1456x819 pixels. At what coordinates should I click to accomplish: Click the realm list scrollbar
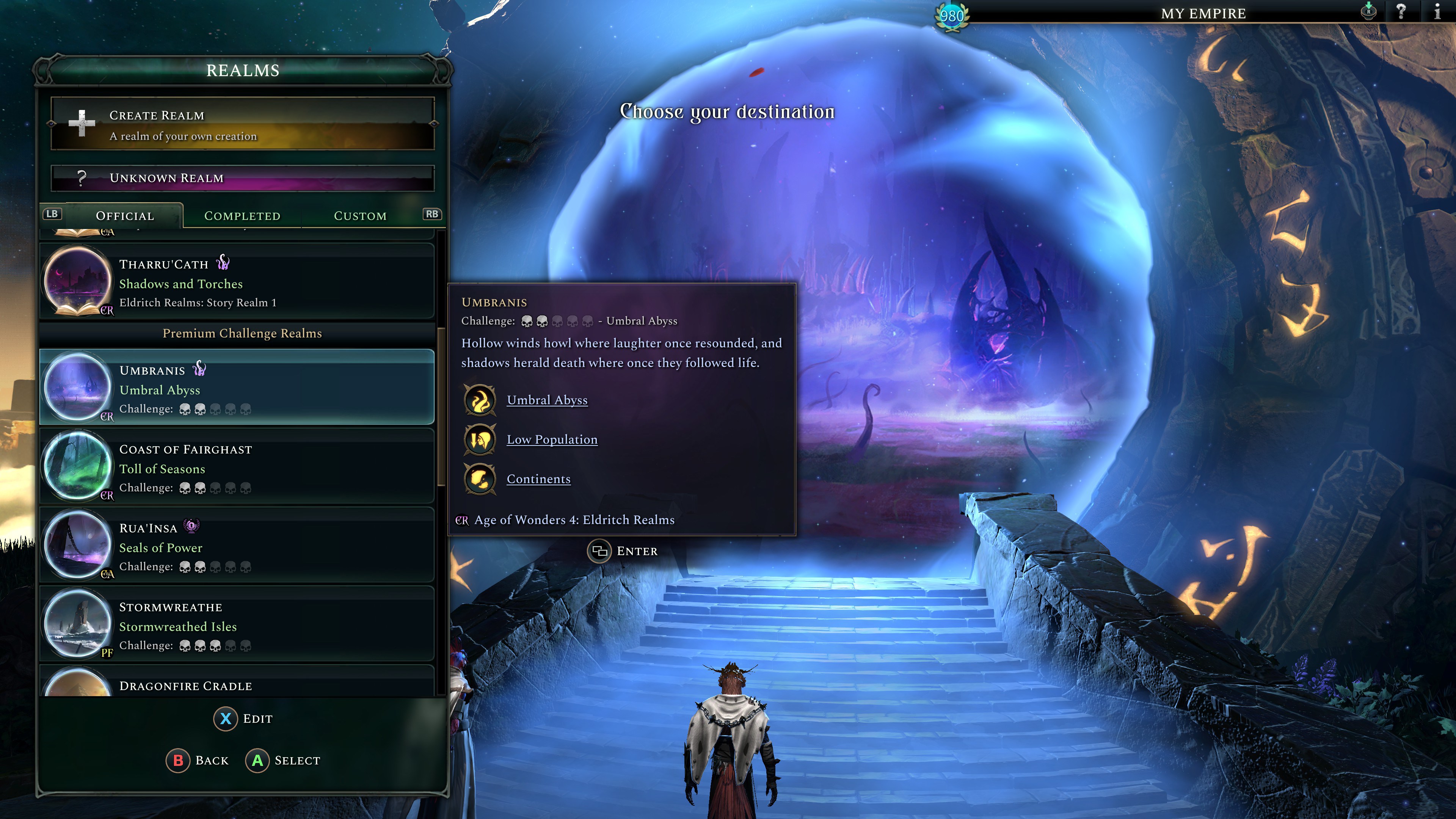coord(441,407)
